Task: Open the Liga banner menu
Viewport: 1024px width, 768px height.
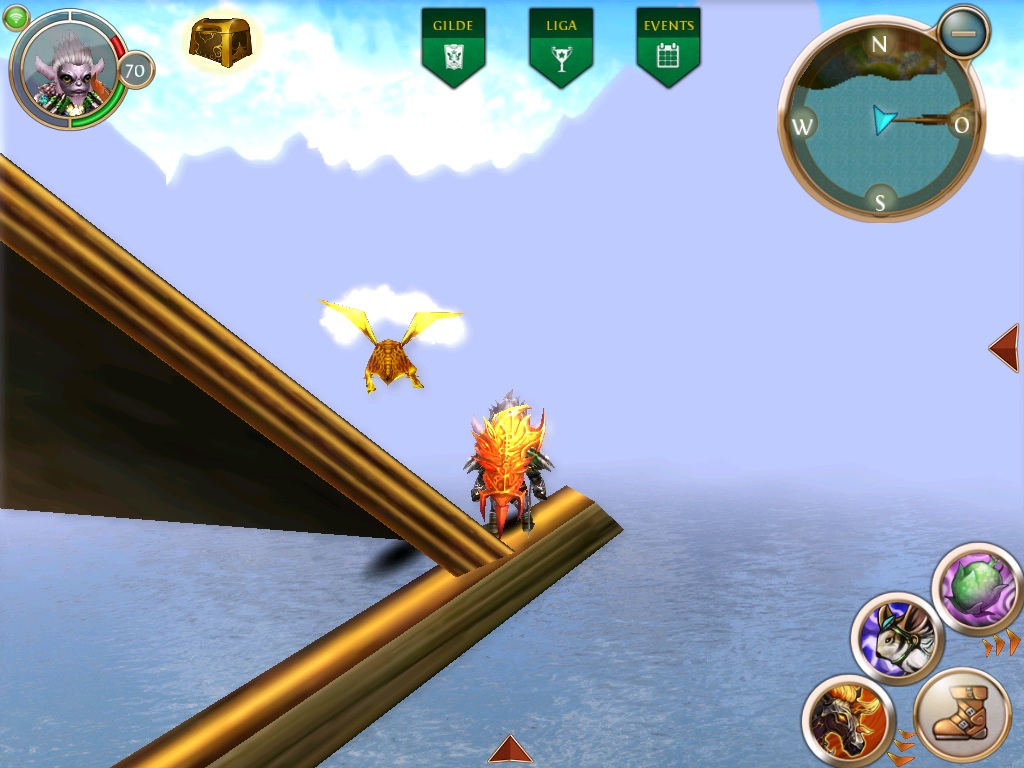Action: click(x=561, y=45)
